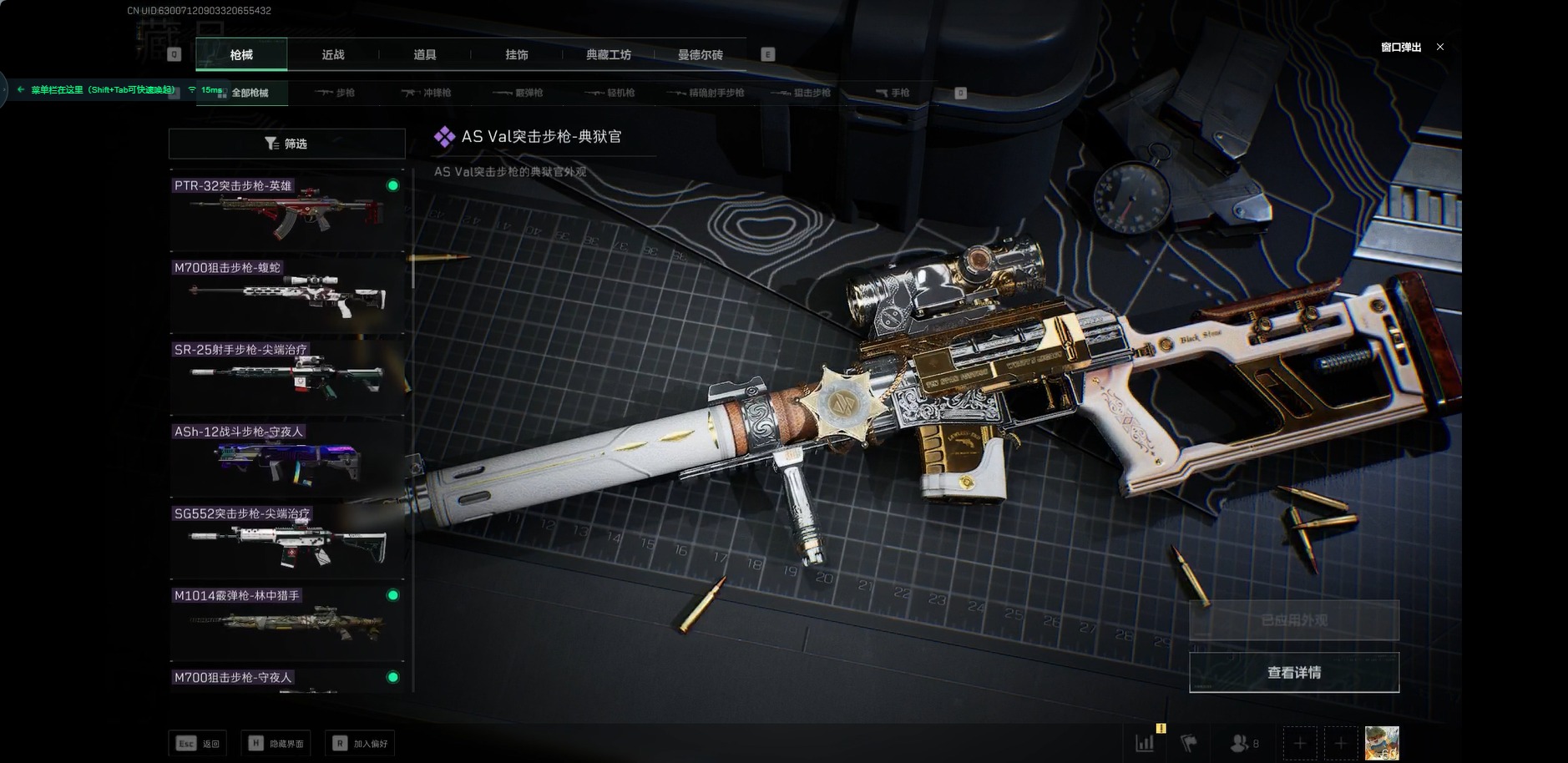Open the 道具 items tab
Screen dimensions: 1568x763
425,55
